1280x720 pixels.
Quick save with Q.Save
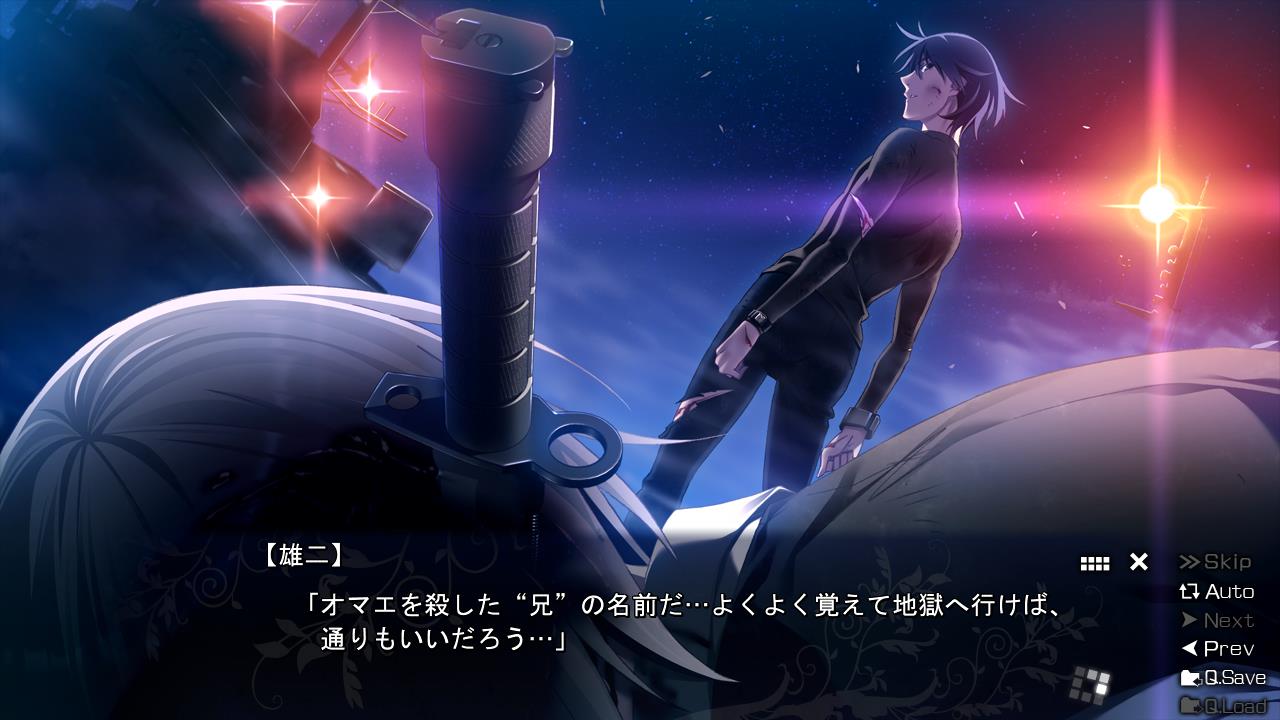[1223, 678]
